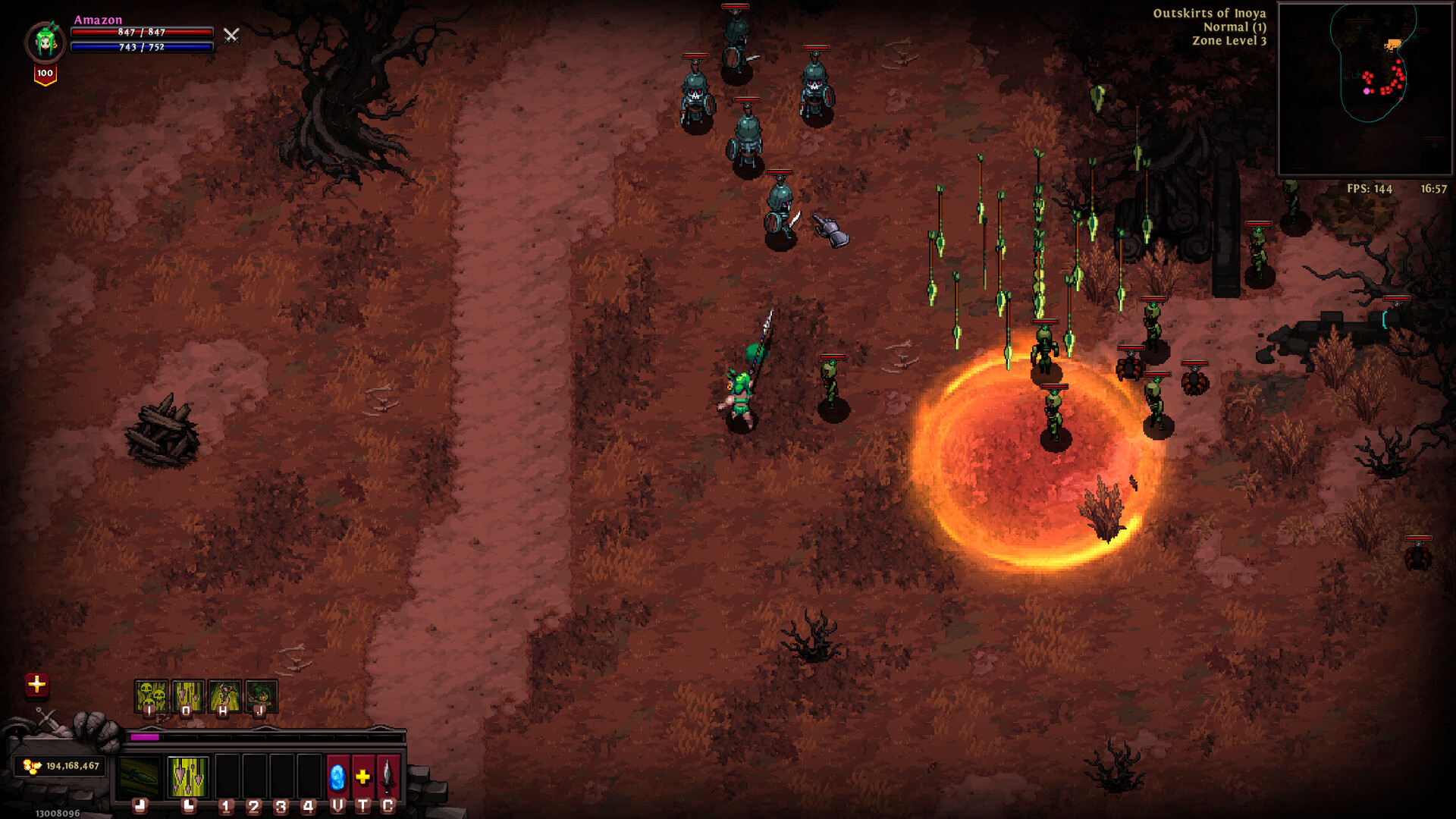Click the skull swarm buff icon labeled I

[x=151, y=695]
